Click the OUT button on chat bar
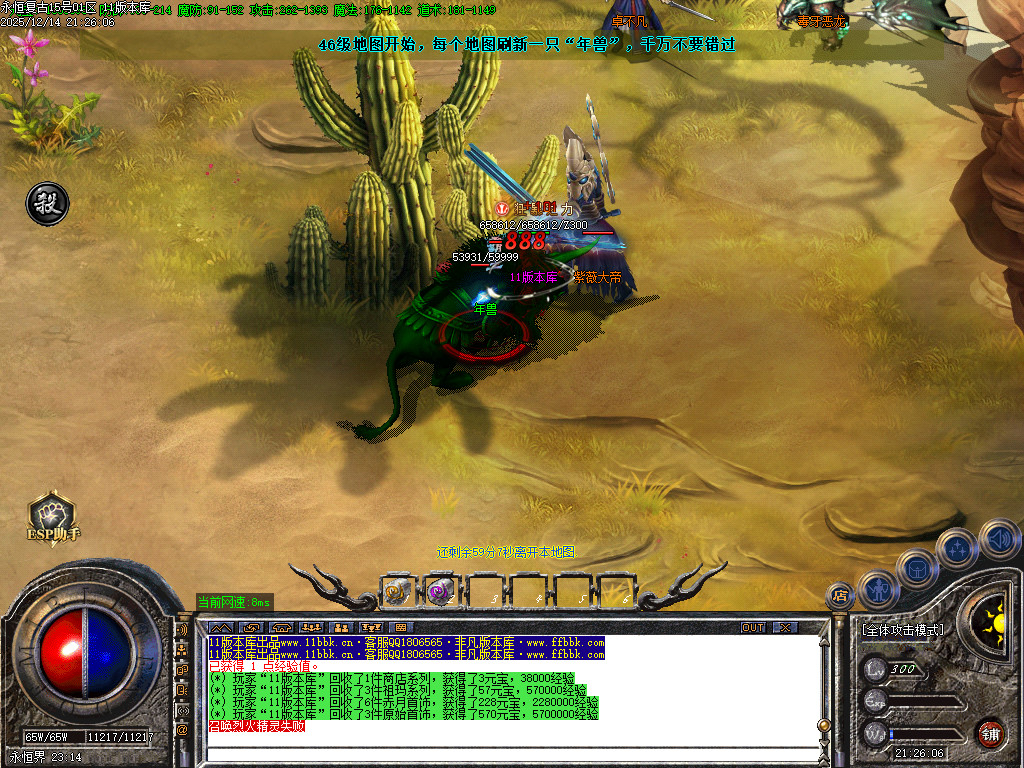1024x768 pixels. (753, 627)
